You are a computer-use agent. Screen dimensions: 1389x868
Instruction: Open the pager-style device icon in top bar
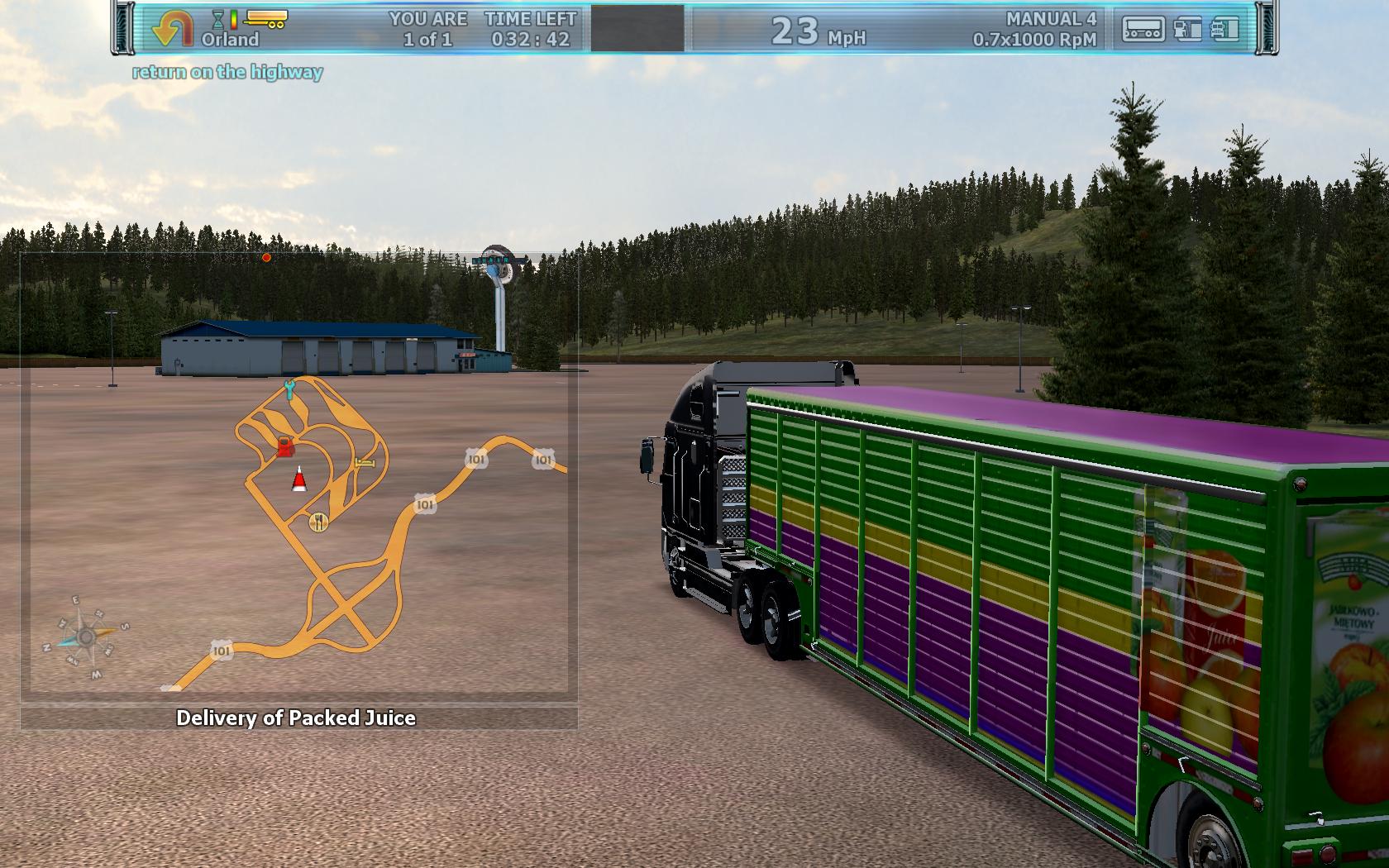(x=1143, y=29)
